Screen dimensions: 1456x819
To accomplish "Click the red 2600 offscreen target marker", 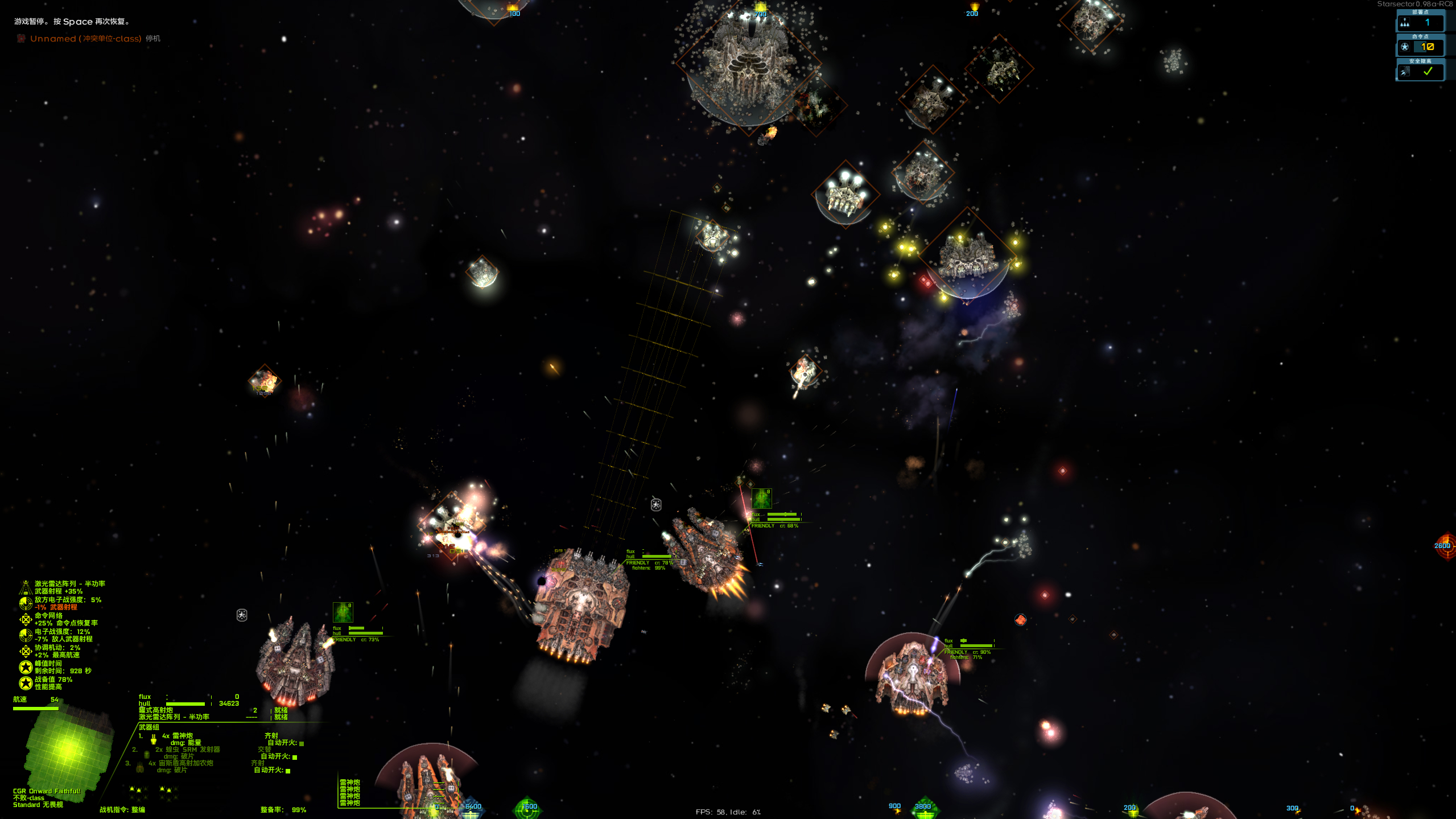I will click(1445, 546).
